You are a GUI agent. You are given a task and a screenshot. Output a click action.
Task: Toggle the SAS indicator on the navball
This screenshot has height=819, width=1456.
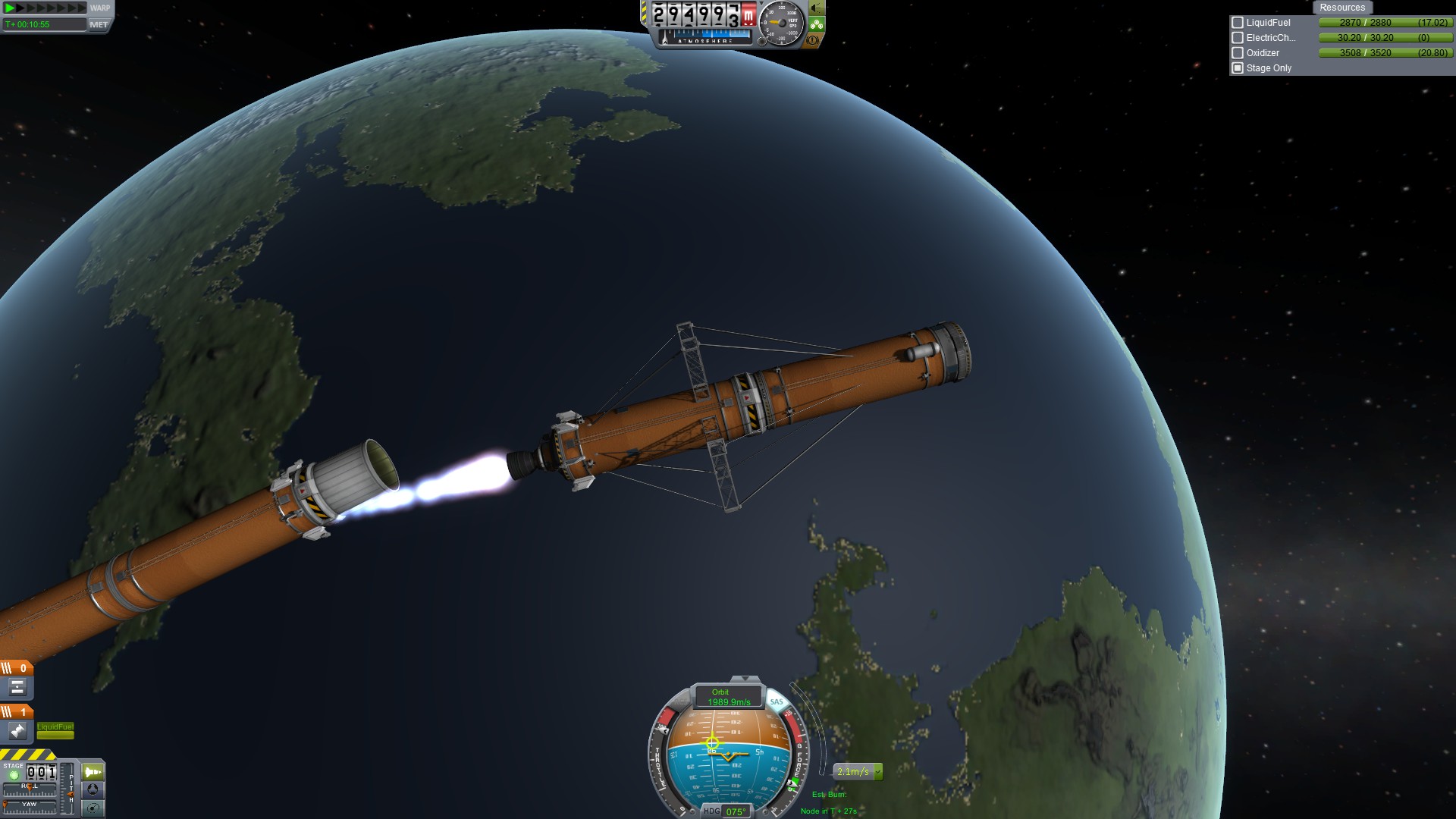776,701
